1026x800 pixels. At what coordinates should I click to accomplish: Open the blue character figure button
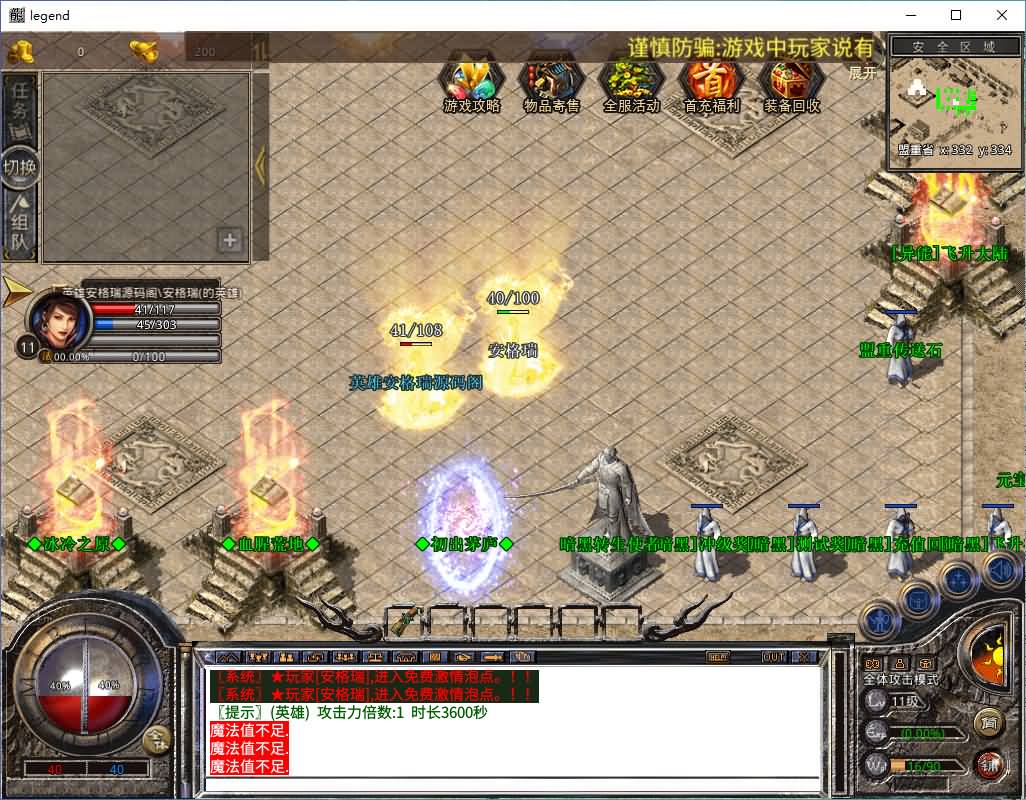pos(879,622)
